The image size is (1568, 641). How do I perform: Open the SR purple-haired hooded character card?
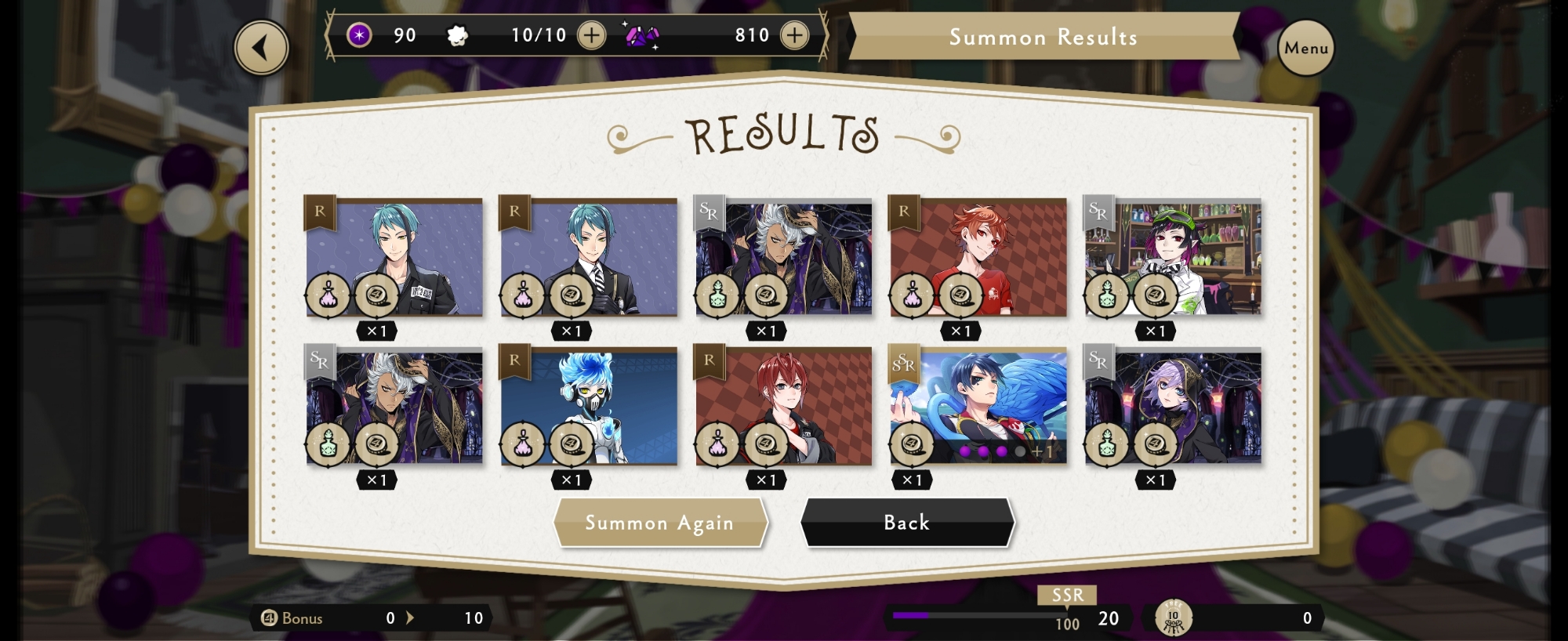[x=1173, y=406]
